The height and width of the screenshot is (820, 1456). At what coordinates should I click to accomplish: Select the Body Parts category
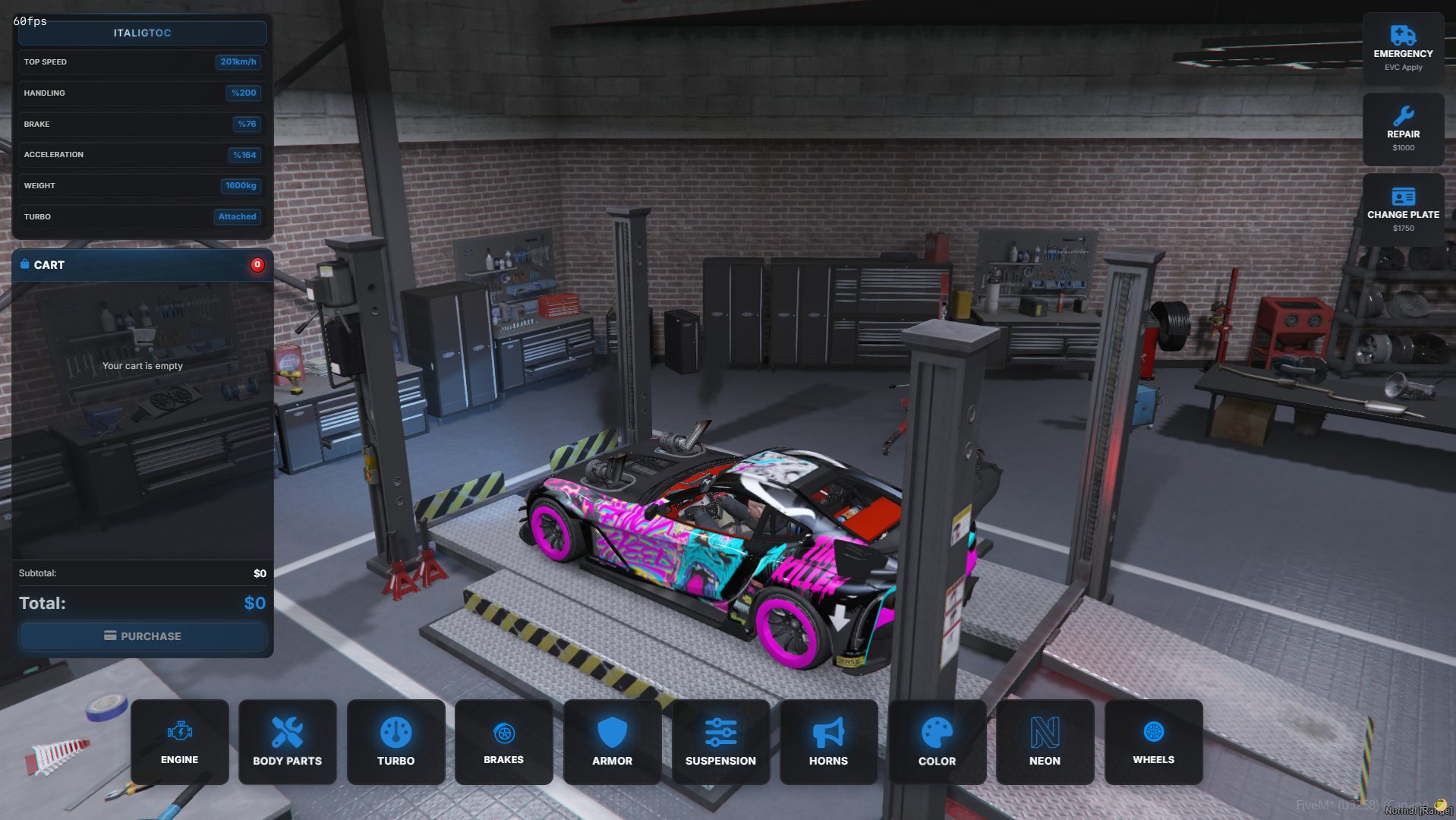tap(288, 742)
